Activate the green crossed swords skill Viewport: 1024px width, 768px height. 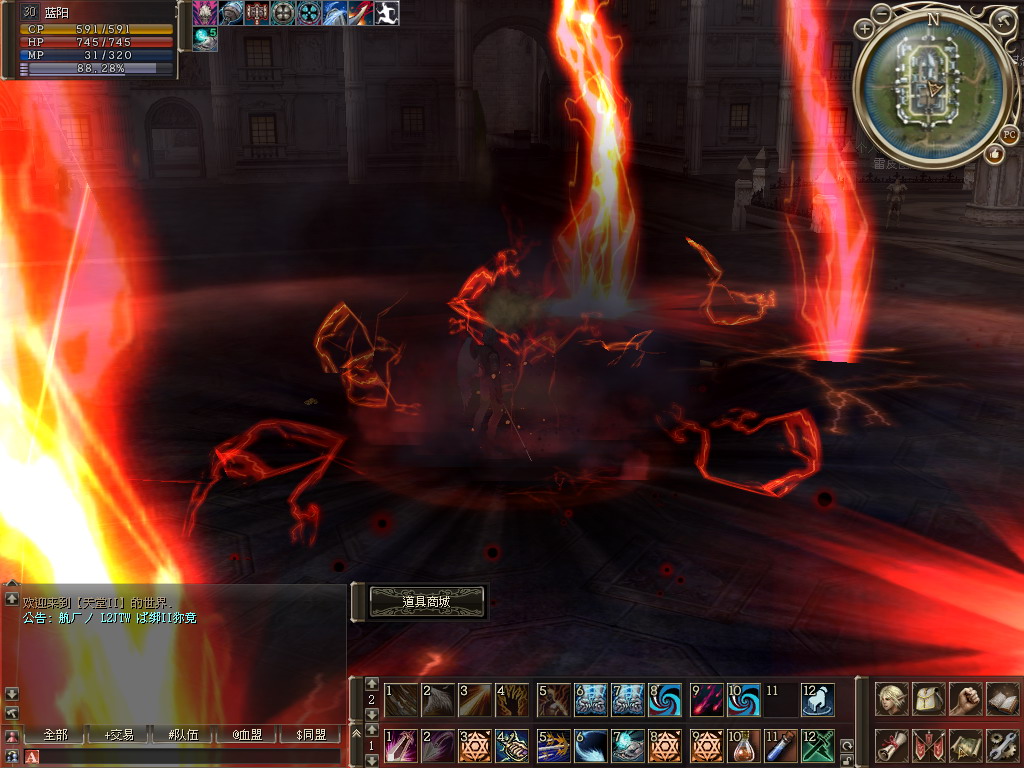(x=818, y=746)
